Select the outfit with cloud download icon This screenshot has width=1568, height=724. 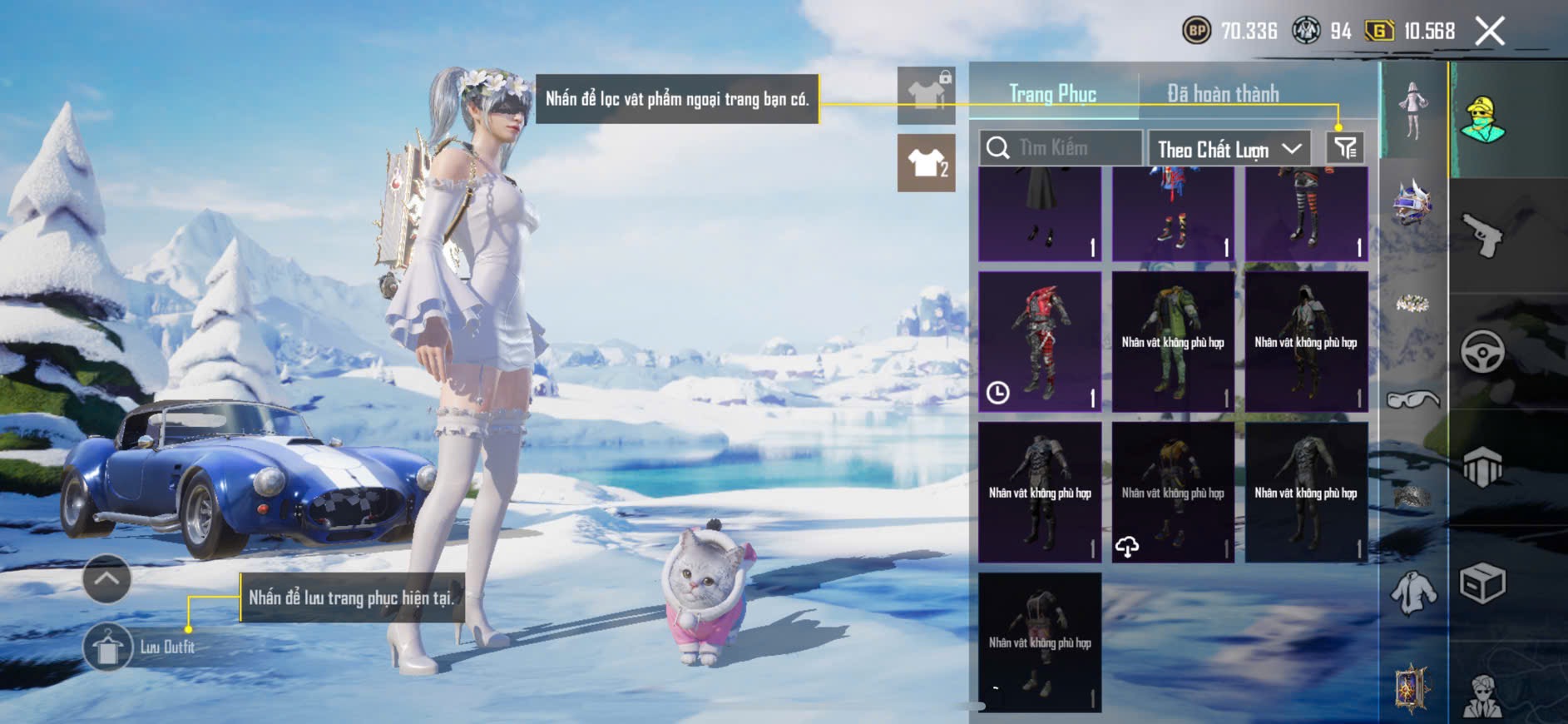coord(1173,493)
